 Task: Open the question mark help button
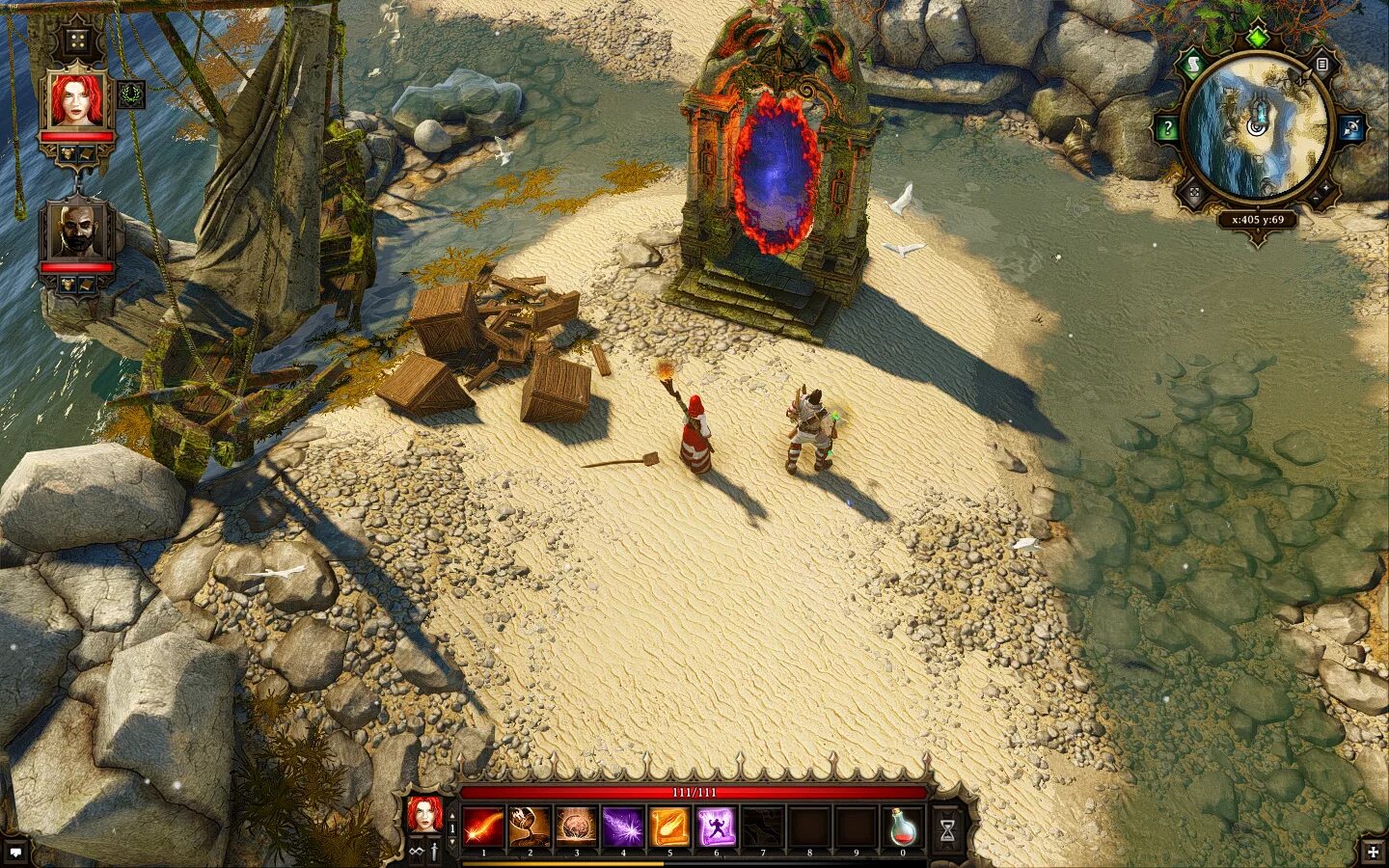[x=1167, y=128]
